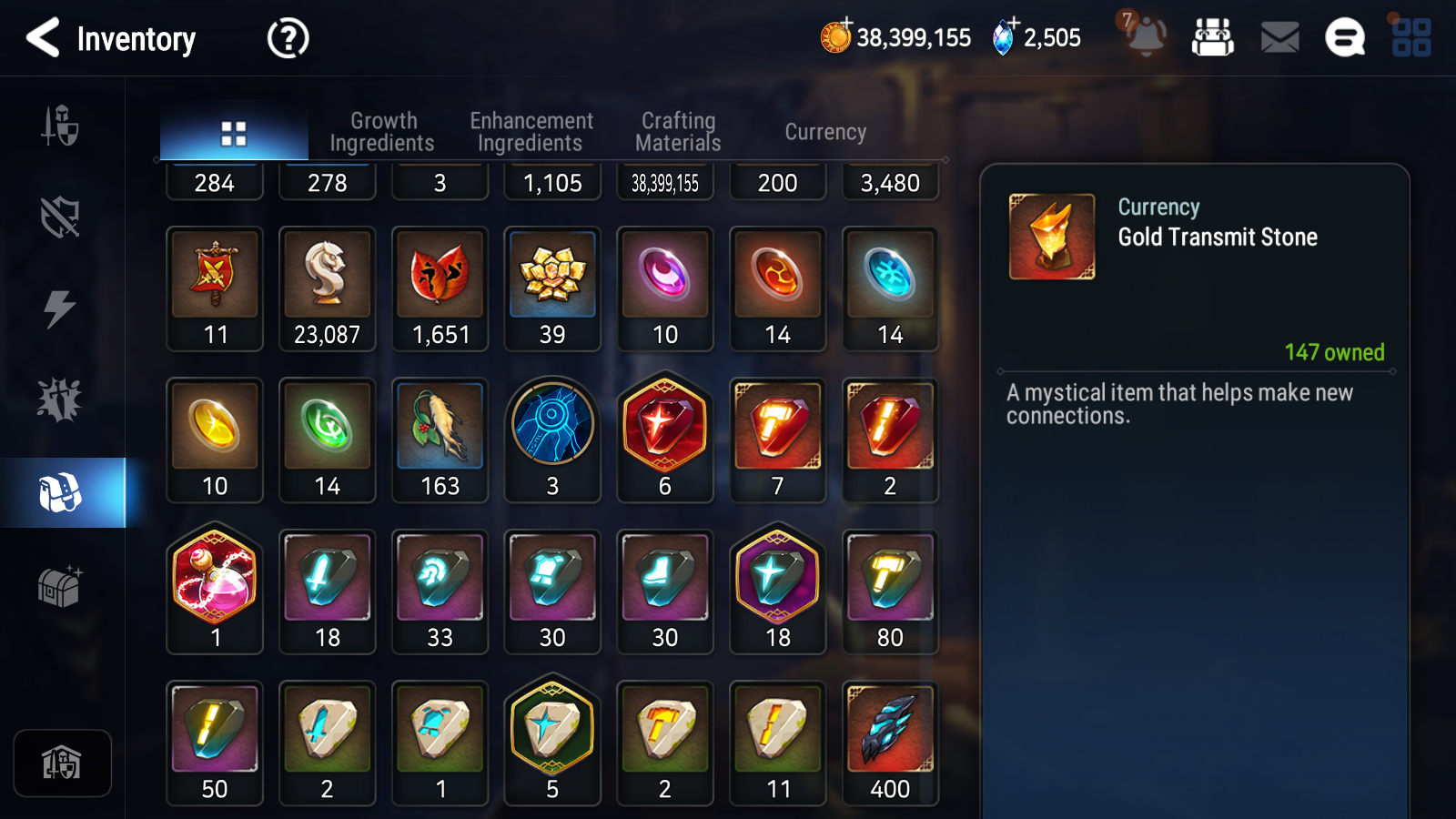Open the question mark help button
The height and width of the screenshot is (819, 1456).
[x=288, y=39]
